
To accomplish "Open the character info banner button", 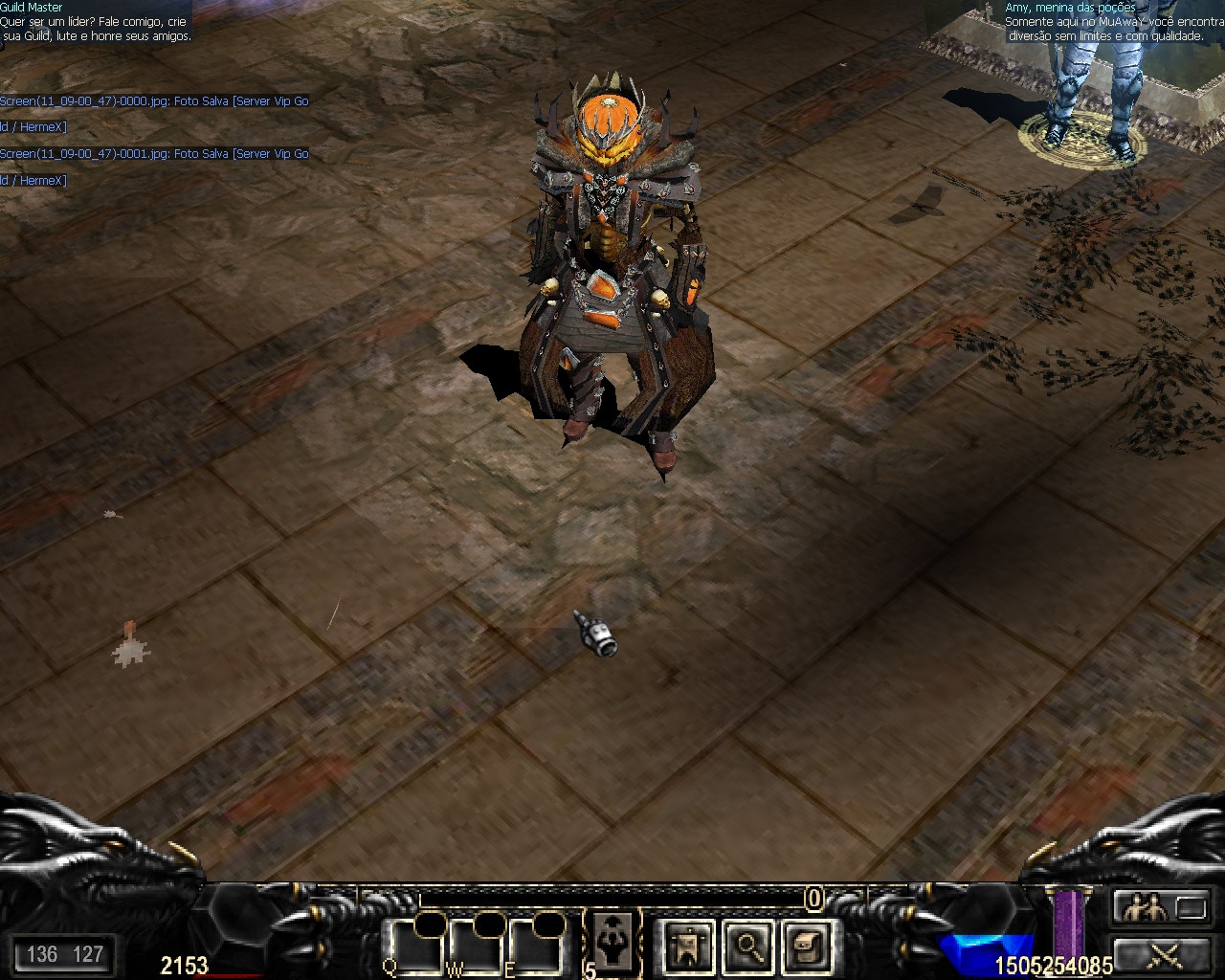I will pyautogui.click(x=688, y=947).
